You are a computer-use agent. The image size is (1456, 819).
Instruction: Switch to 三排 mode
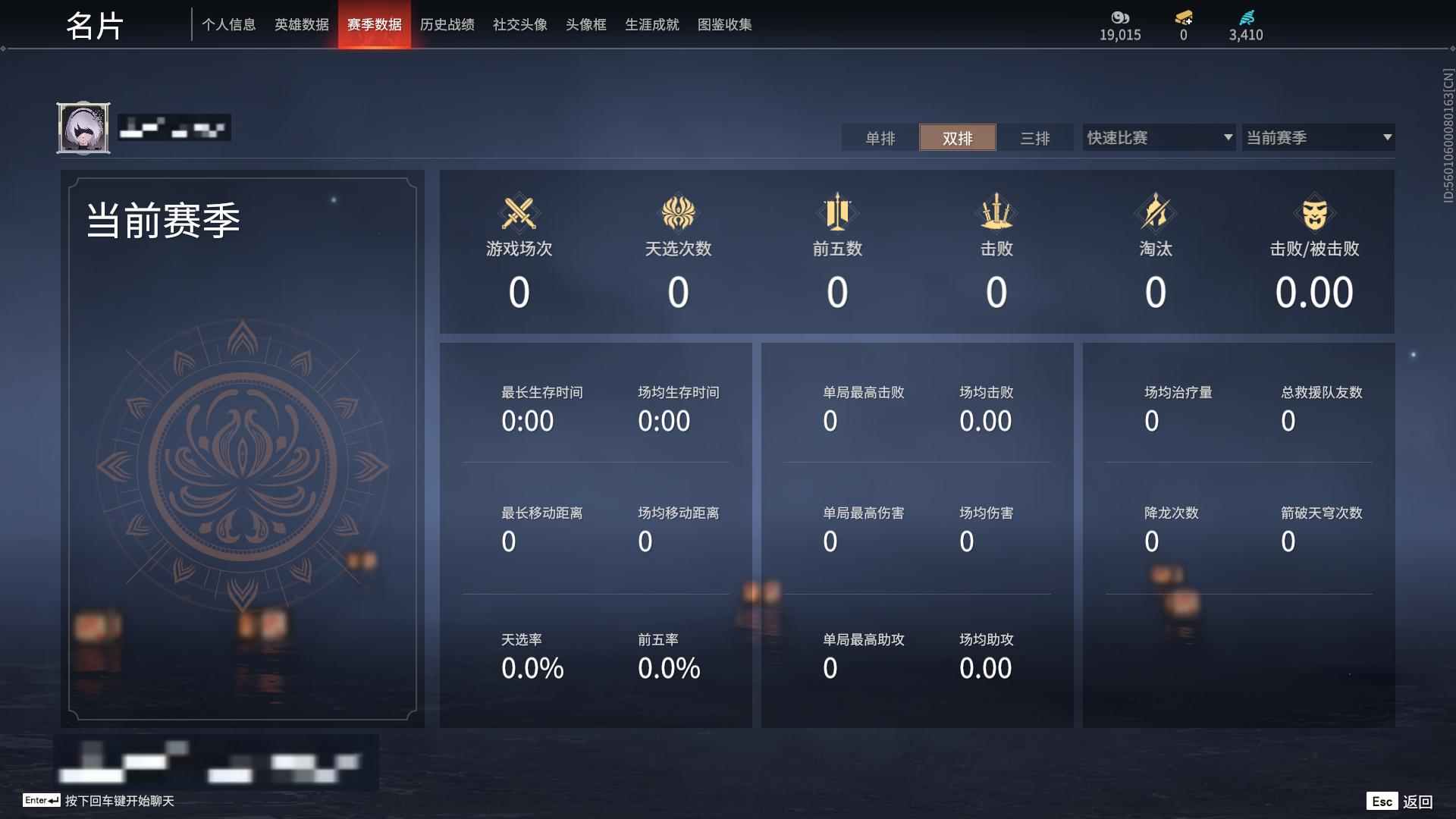point(1034,138)
